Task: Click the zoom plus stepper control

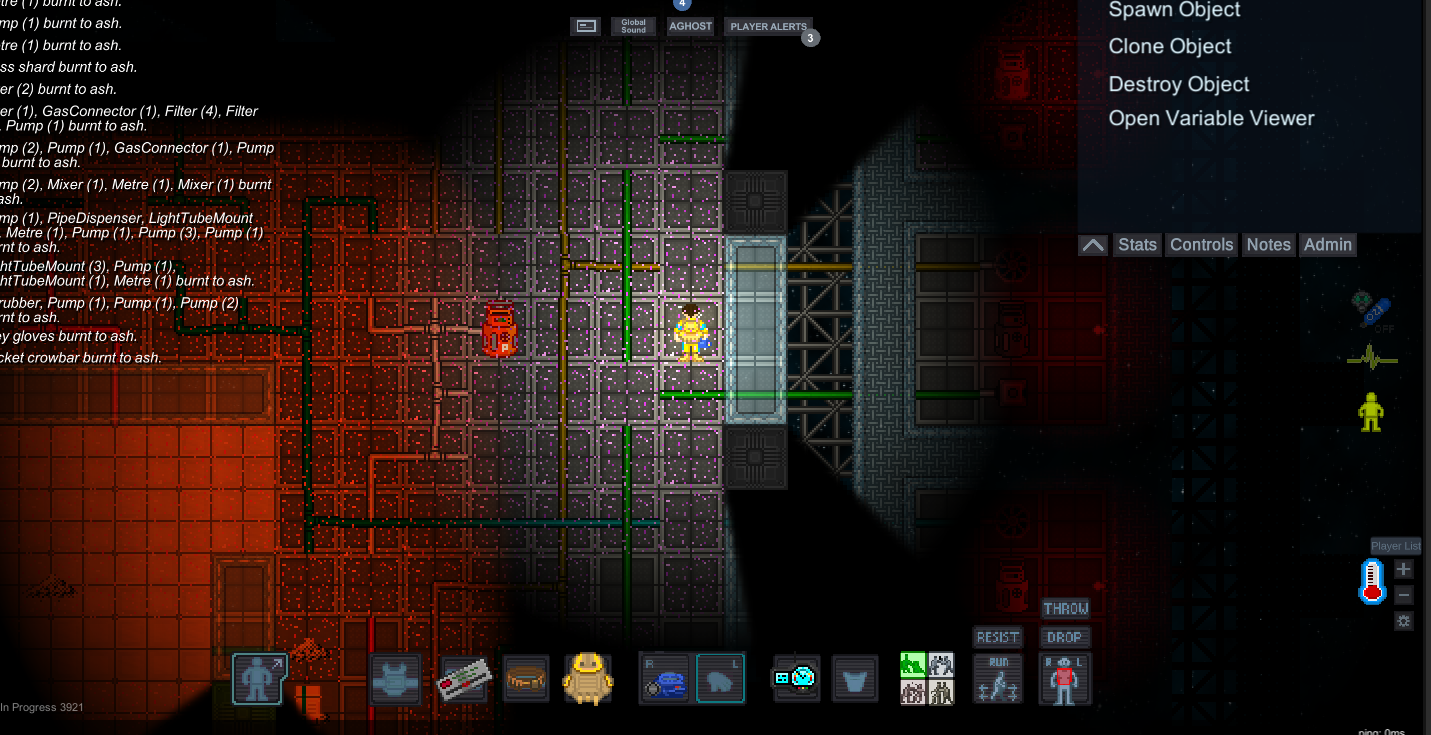Action: 1403,568
